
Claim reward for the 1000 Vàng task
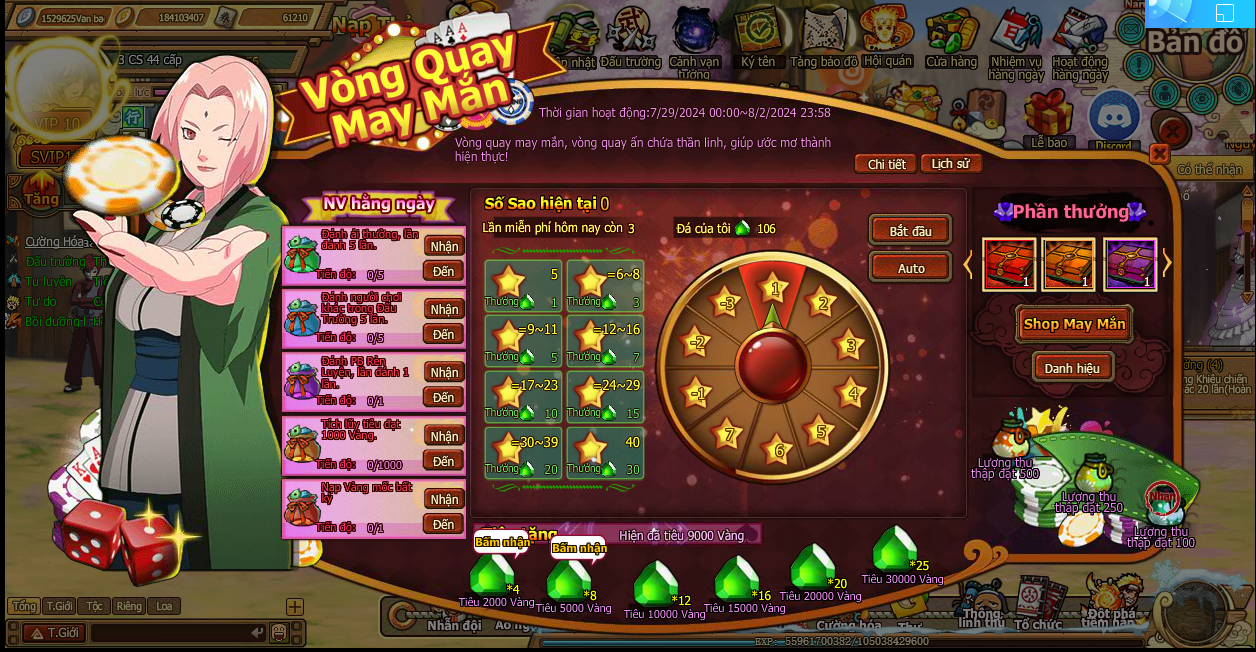pyautogui.click(x=444, y=436)
